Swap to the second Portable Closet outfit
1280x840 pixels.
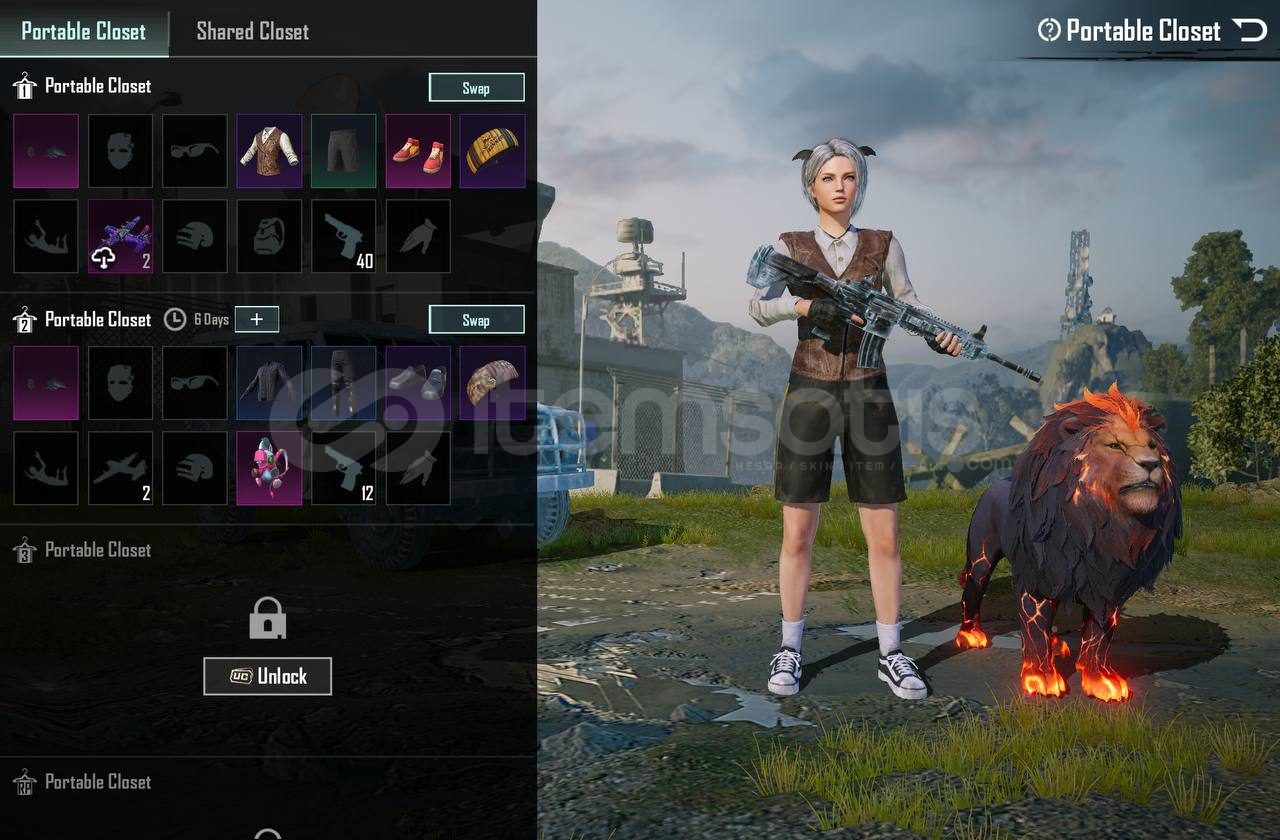pyautogui.click(x=476, y=320)
